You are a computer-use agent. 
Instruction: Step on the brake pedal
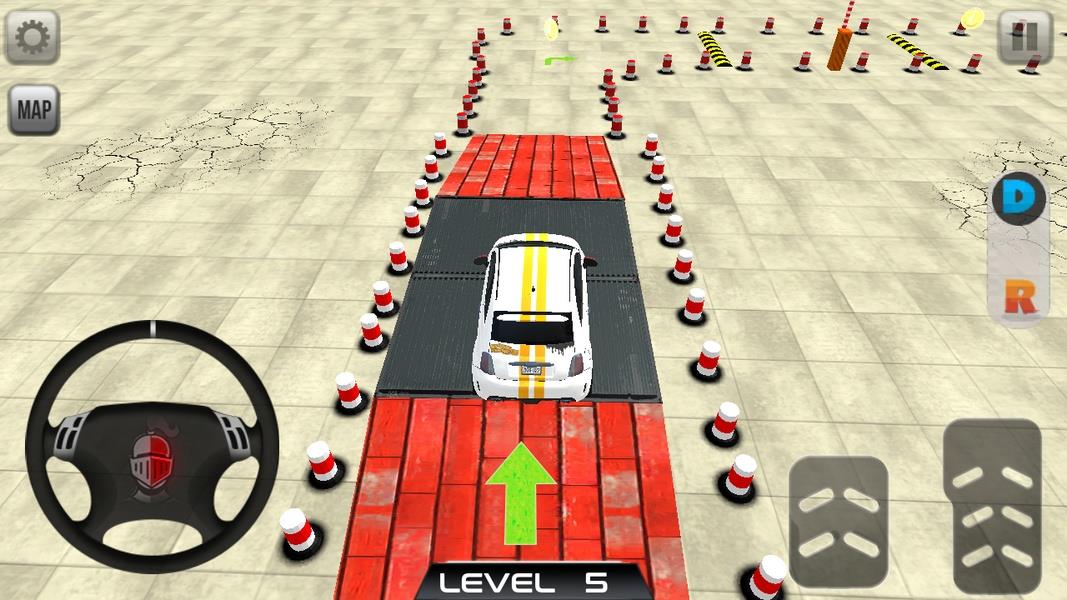838,520
